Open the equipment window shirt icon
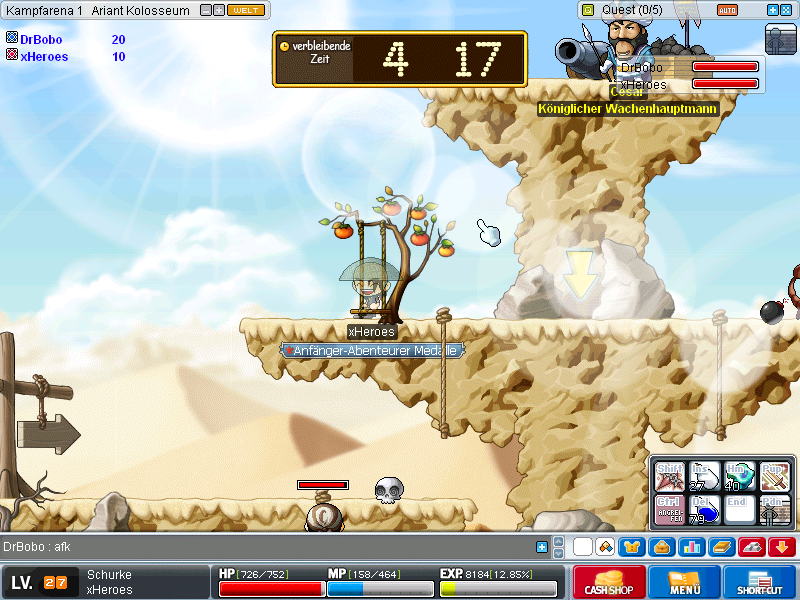Screen dimensions: 800x600 click(631, 547)
